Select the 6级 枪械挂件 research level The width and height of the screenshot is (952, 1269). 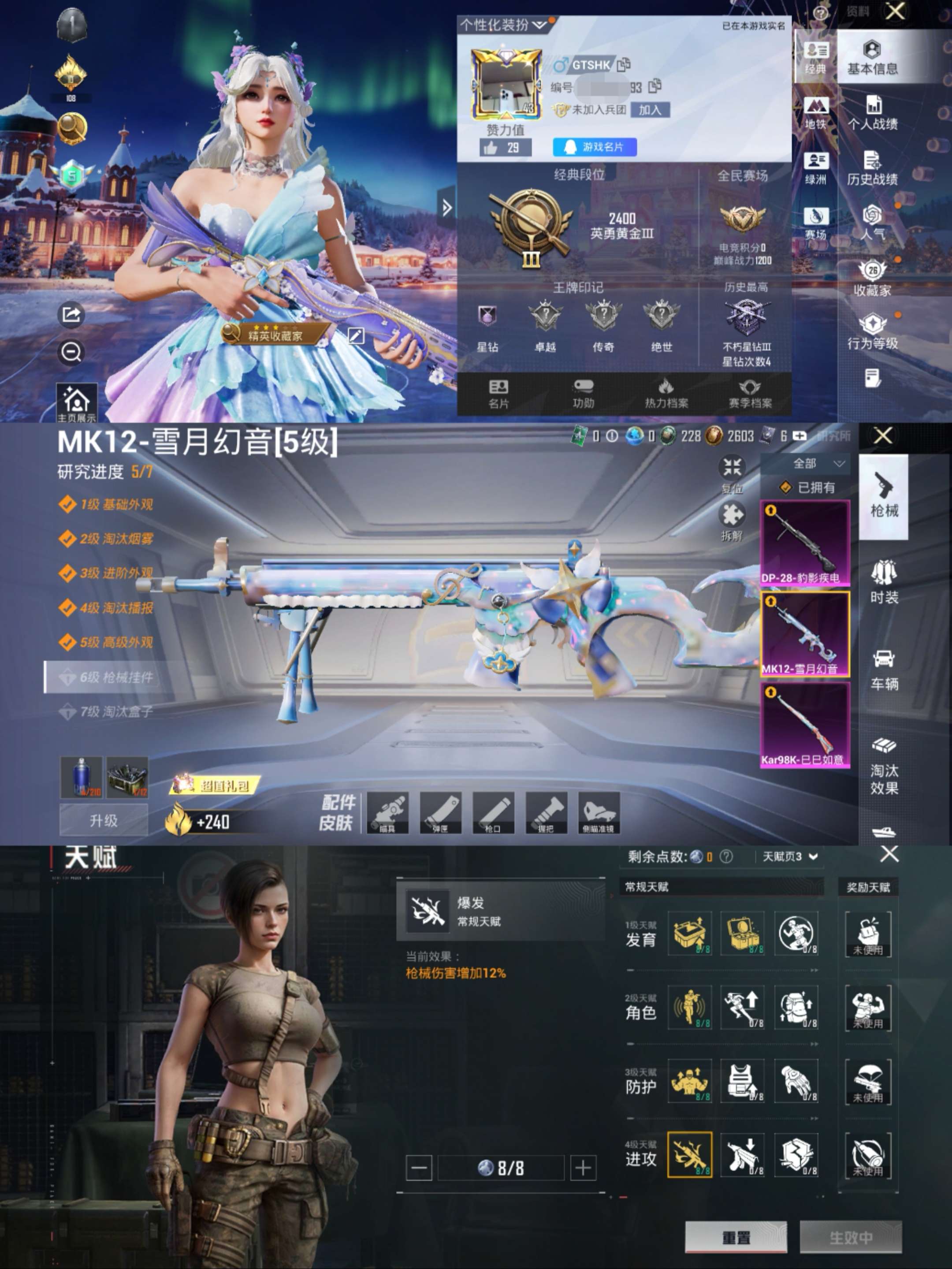[107, 677]
